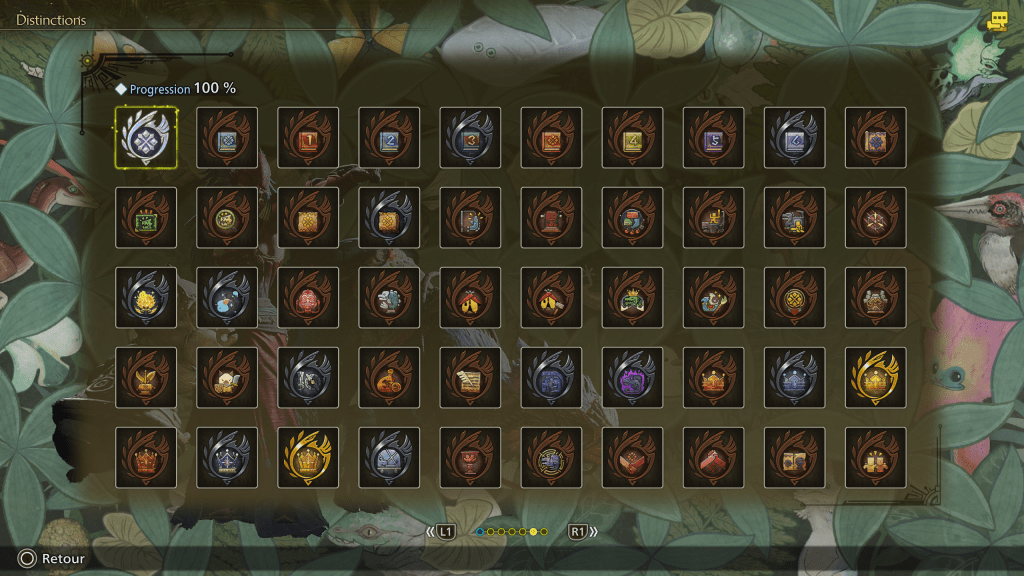Select the silver-framed book medal numbered 6
This screenshot has width=1024, height=576.
pyautogui.click(x=794, y=138)
